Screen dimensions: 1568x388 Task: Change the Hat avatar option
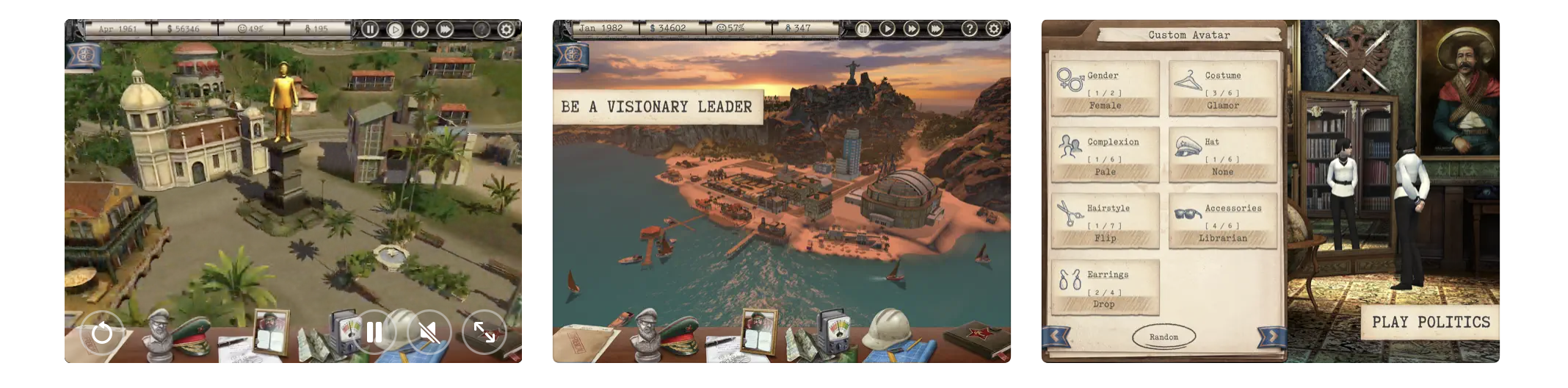[1222, 155]
